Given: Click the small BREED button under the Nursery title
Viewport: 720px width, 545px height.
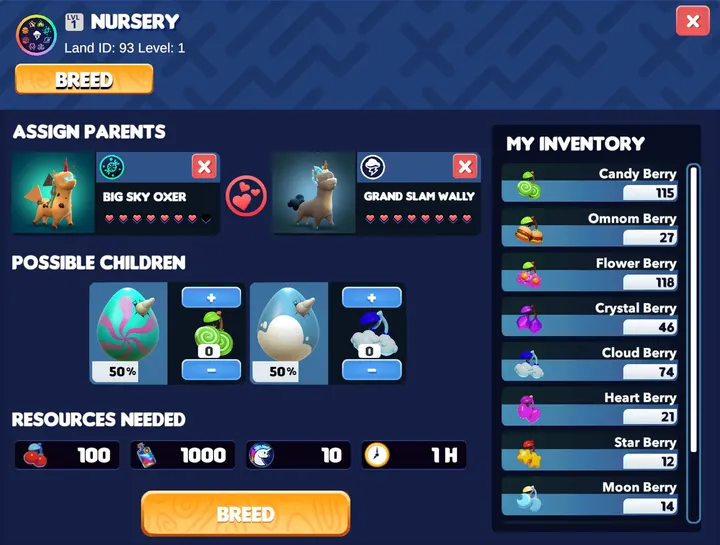Looking at the screenshot, I should (x=84, y=79).
